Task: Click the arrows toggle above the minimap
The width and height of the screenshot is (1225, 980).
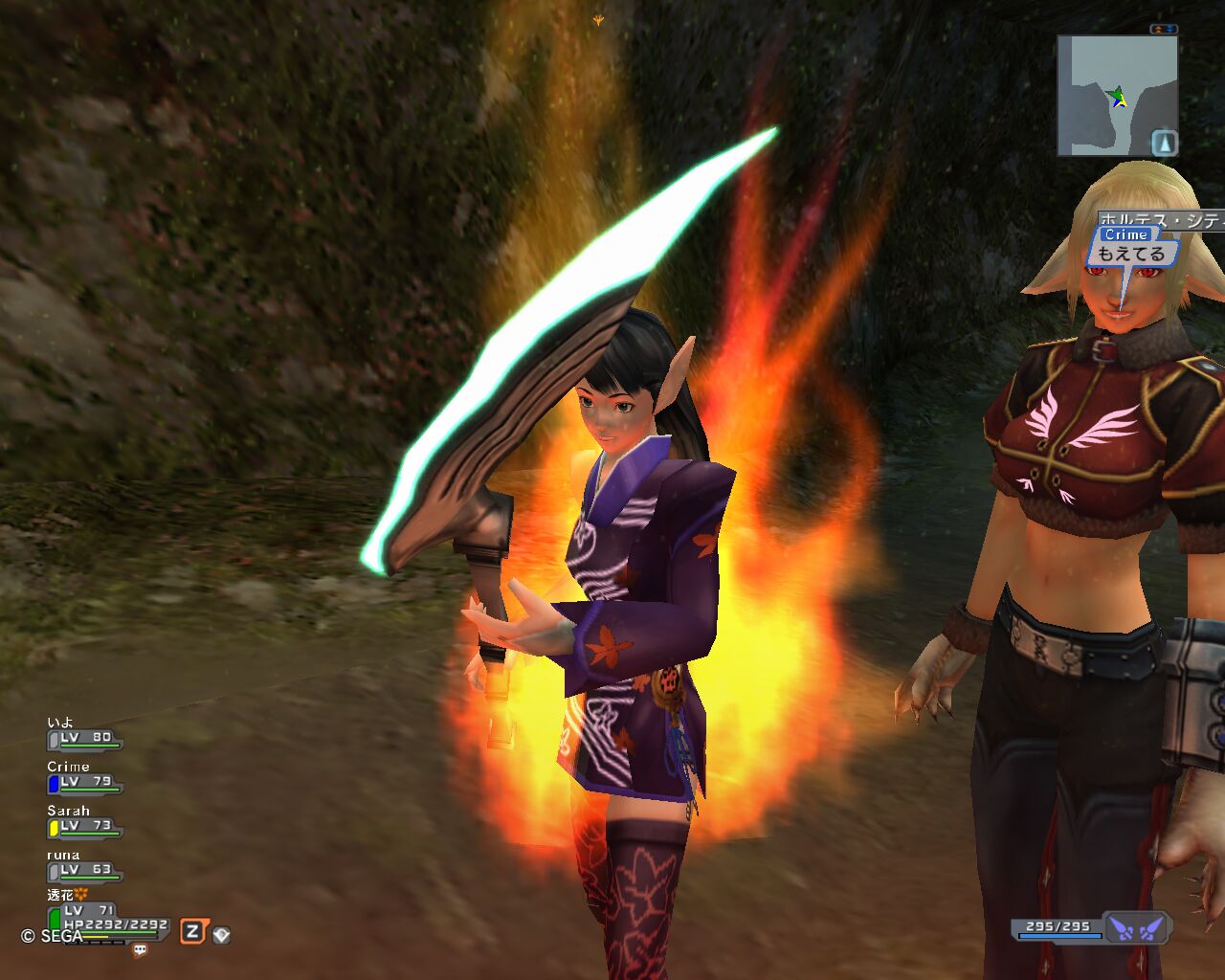Action: (1164, 30)
